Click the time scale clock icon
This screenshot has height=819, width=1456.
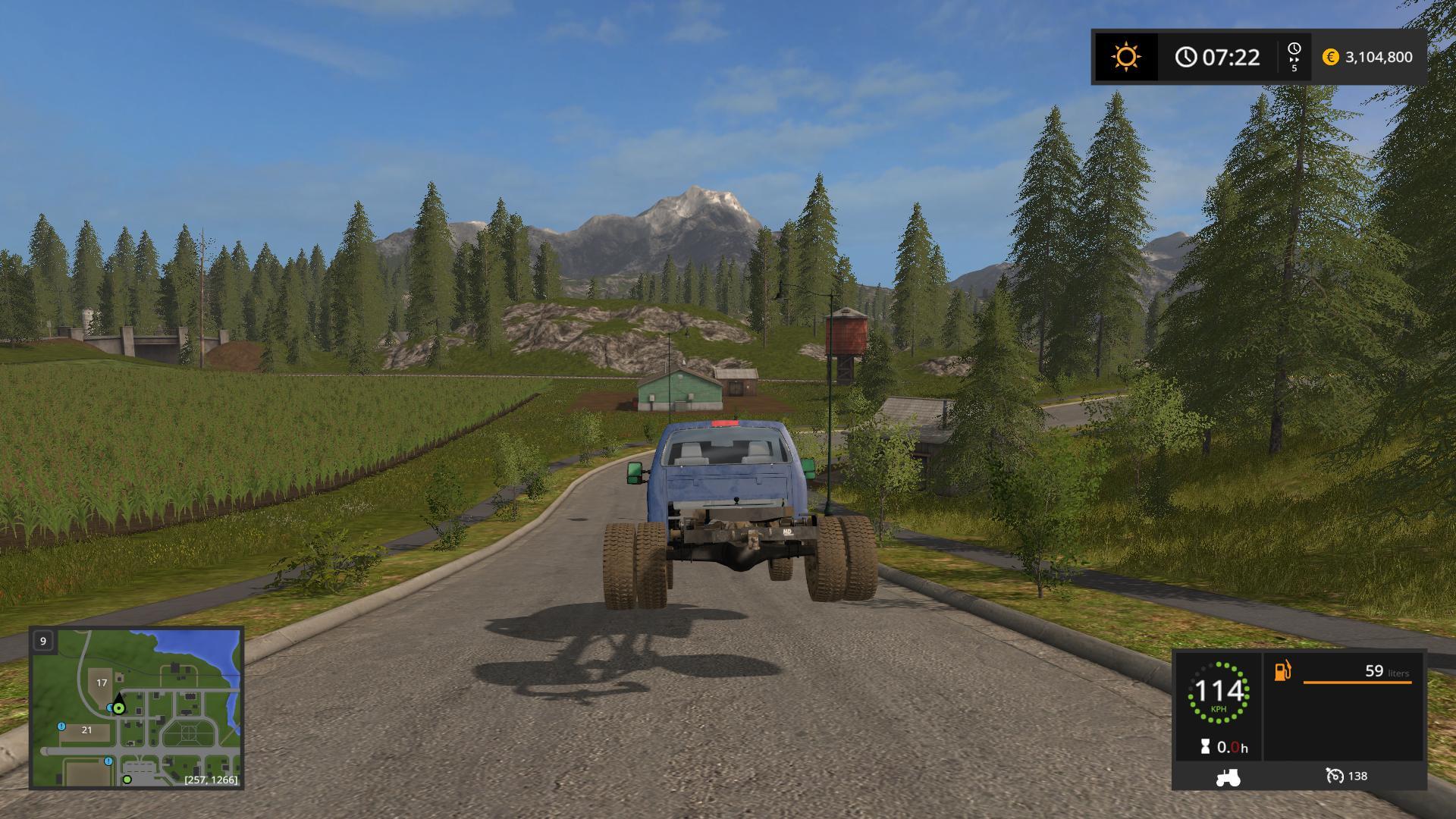[x=1294, y=50]
